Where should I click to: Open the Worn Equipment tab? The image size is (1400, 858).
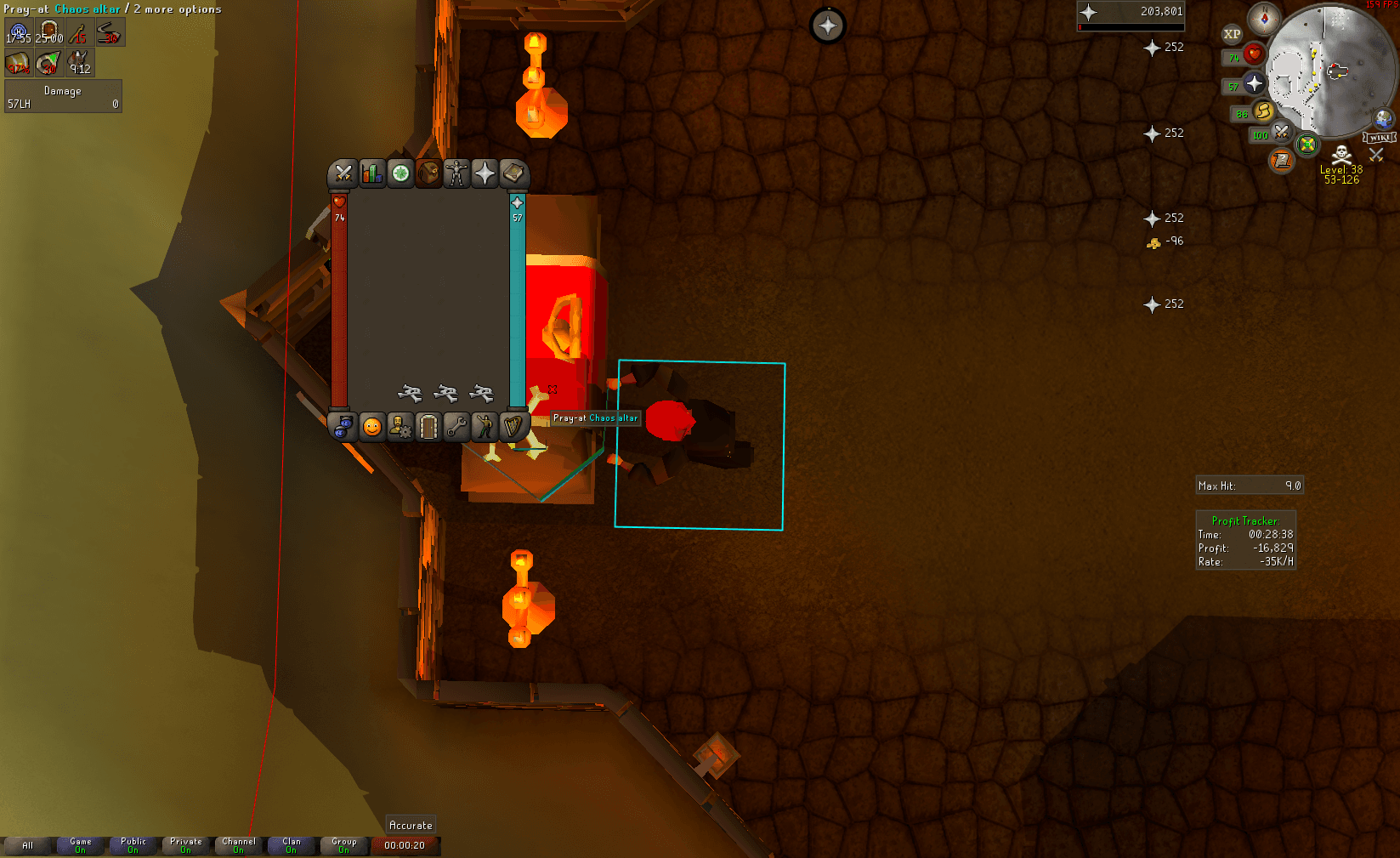pyautogui.click(x=457, y=174)
